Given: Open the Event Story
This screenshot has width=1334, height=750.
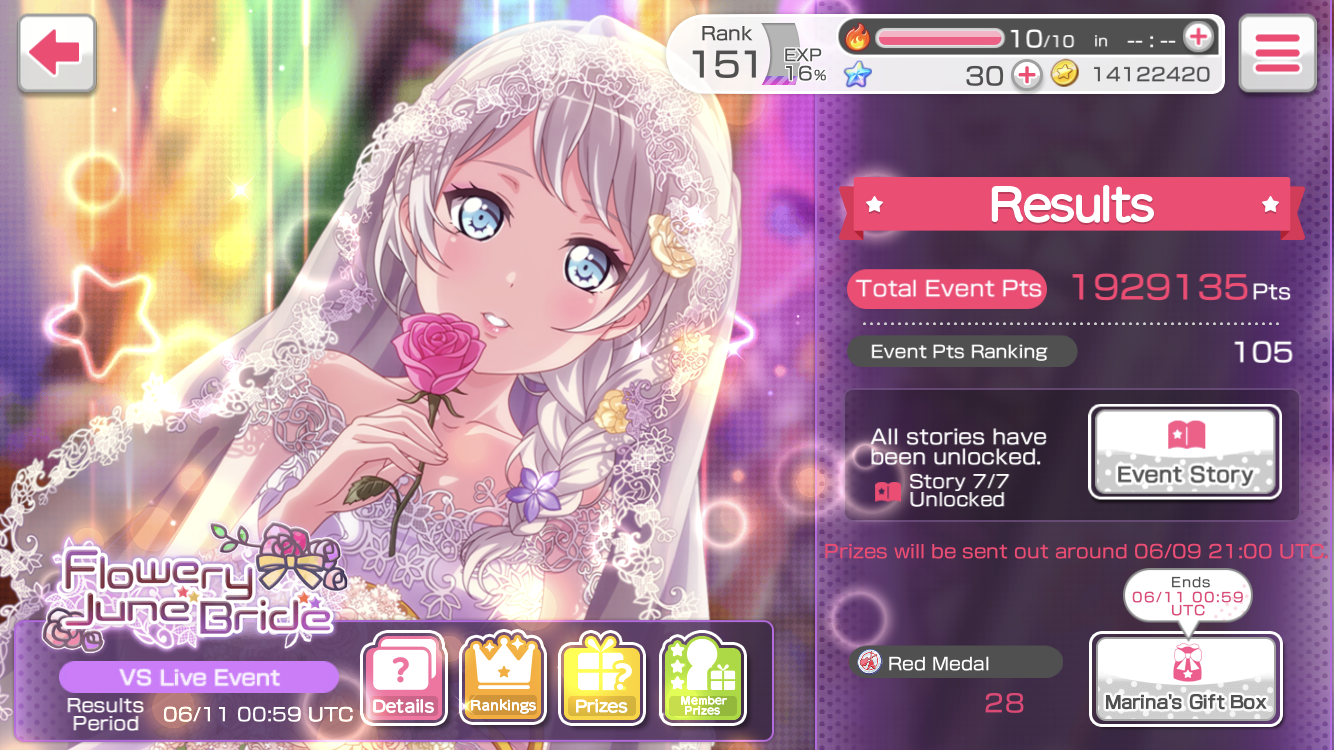Looking at the screenshot, I should (1184, 452).
